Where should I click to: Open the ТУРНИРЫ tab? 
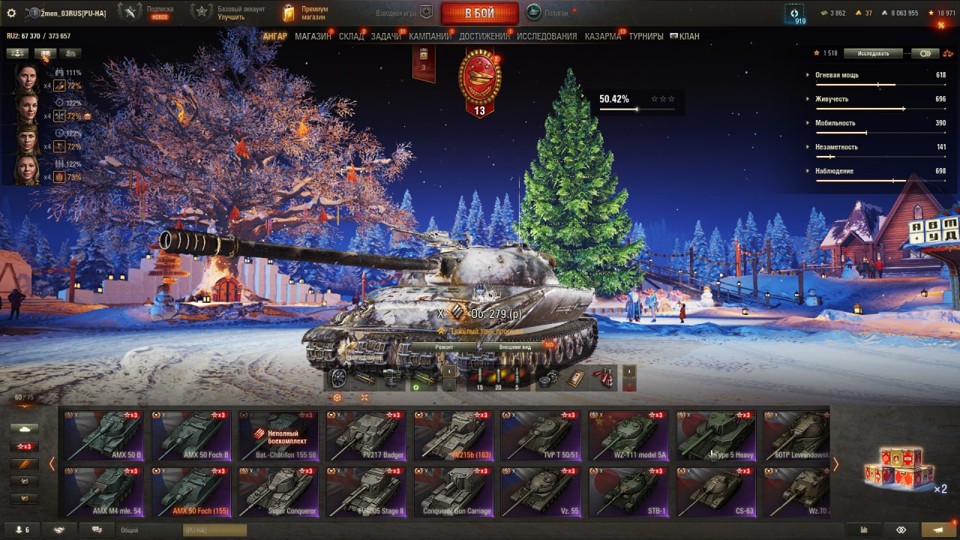click(x=646, y=36)
